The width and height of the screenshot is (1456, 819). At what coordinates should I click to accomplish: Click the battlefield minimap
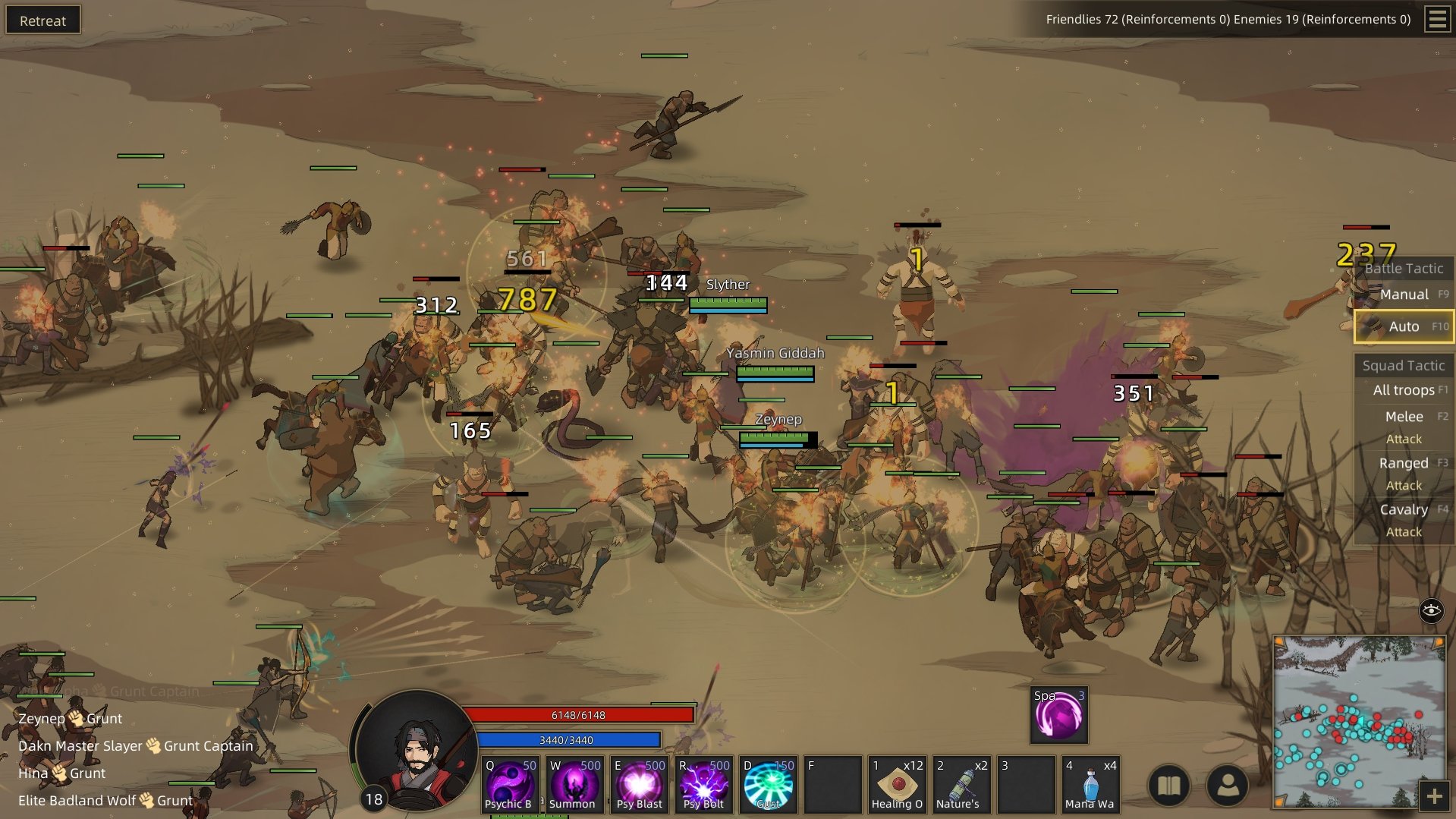pos(1358,721)
